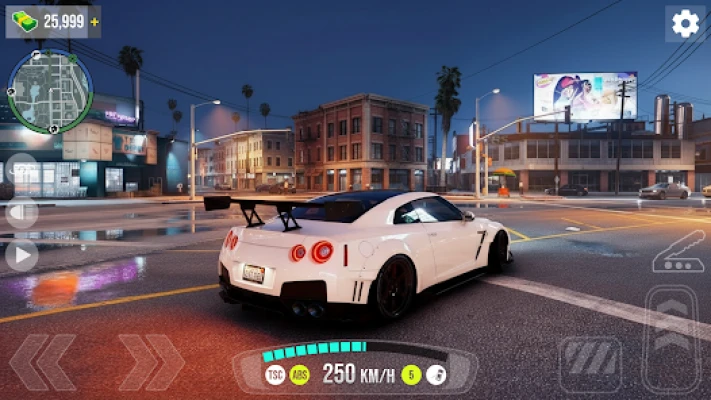The width and height of the screenshot is (711, 400).
Task: Toggle the TSC traction control indicator
Action: pyautogui.click(x=275, y=375)
